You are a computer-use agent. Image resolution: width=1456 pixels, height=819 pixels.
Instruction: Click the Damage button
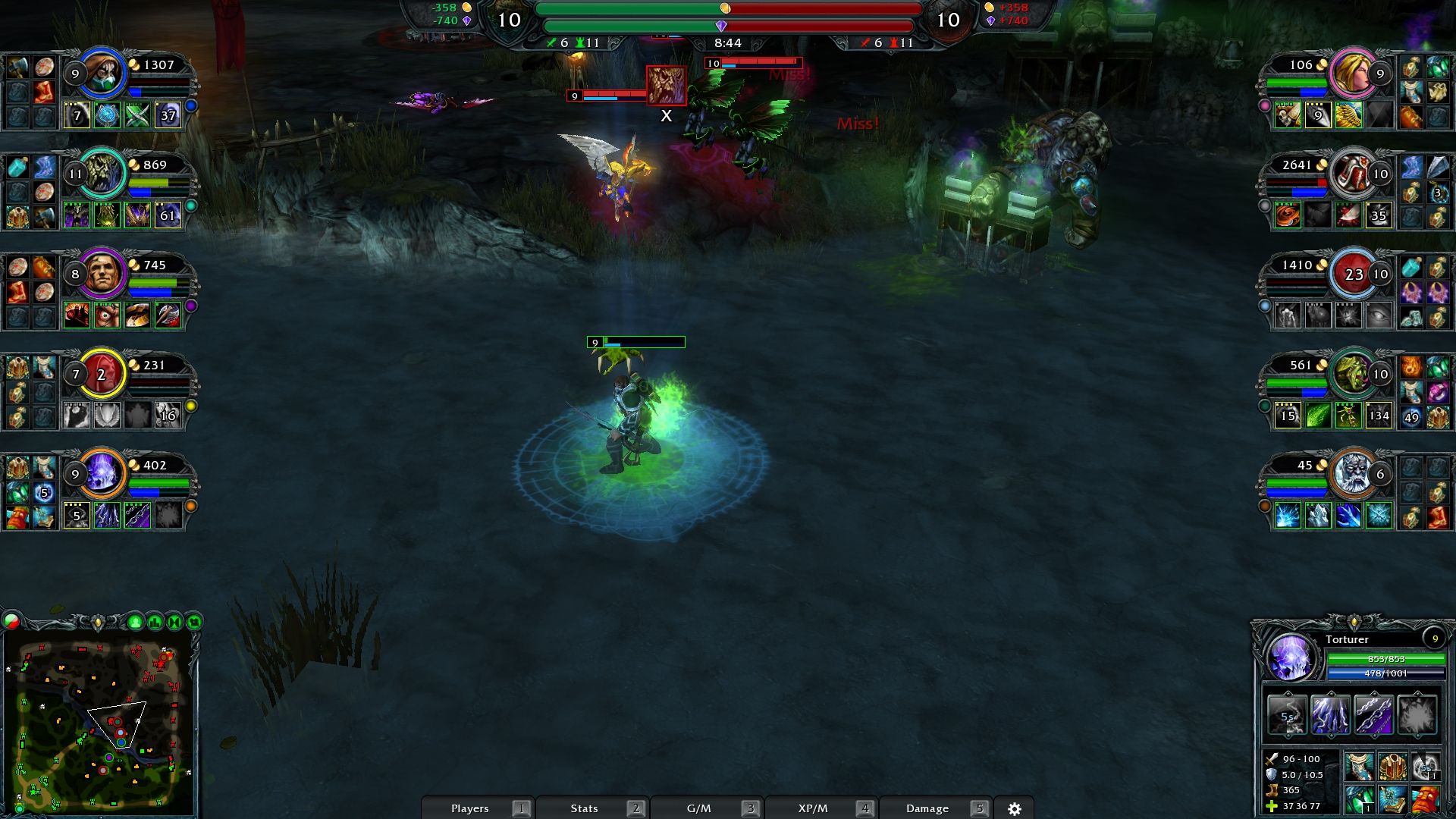pos(929,808)
